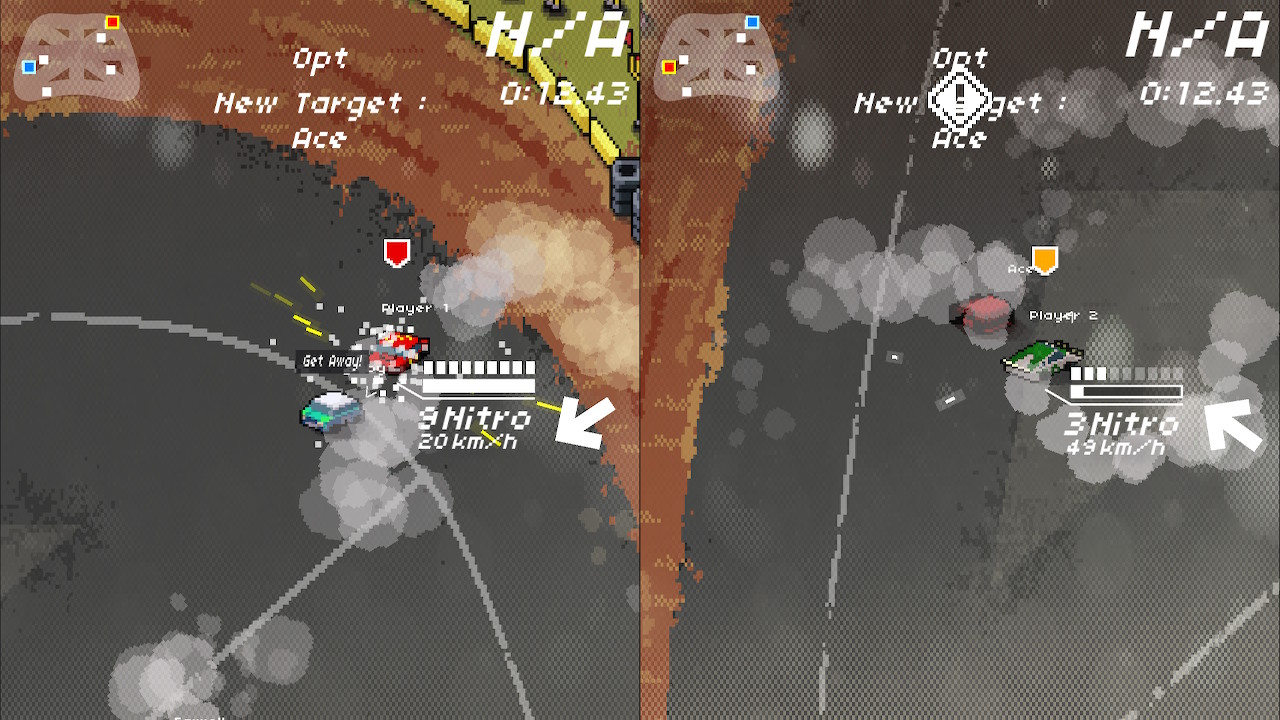Viewport: 1280px width, 720px height.
Task: Select the orange Ace target marker
Action: 1045,256
